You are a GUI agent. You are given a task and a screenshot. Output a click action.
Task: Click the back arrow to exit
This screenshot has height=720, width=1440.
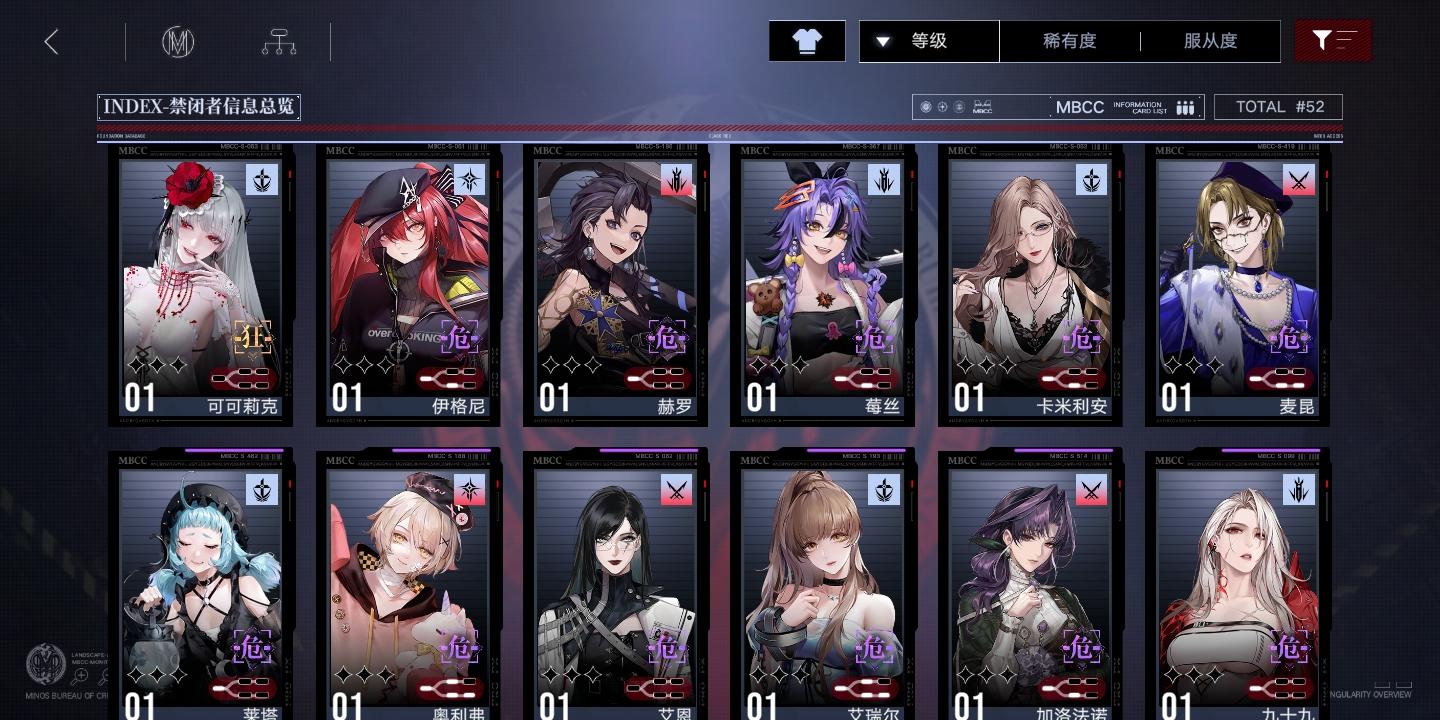click(51, 41)
